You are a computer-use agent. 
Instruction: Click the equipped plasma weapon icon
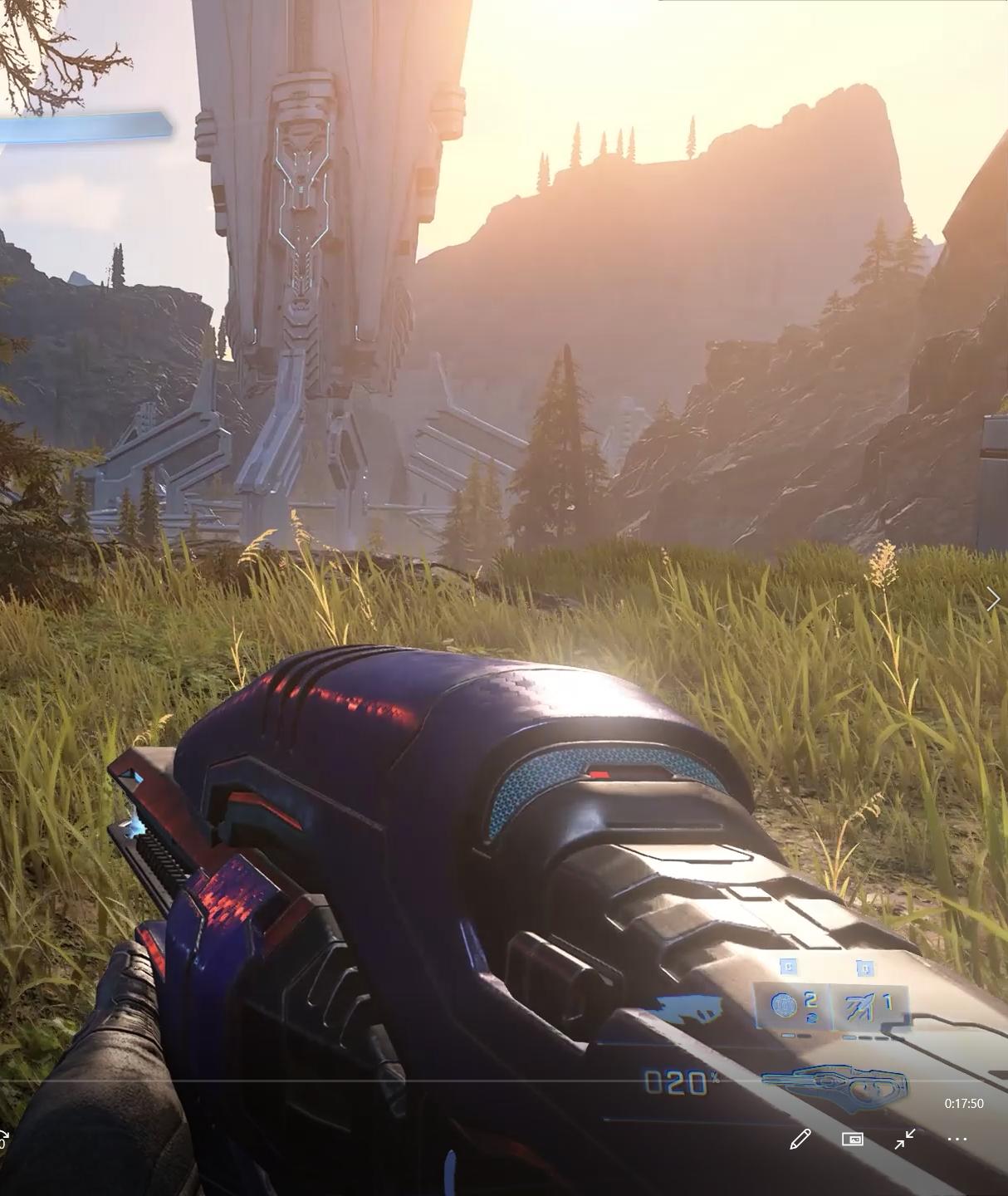(834, 1084)
